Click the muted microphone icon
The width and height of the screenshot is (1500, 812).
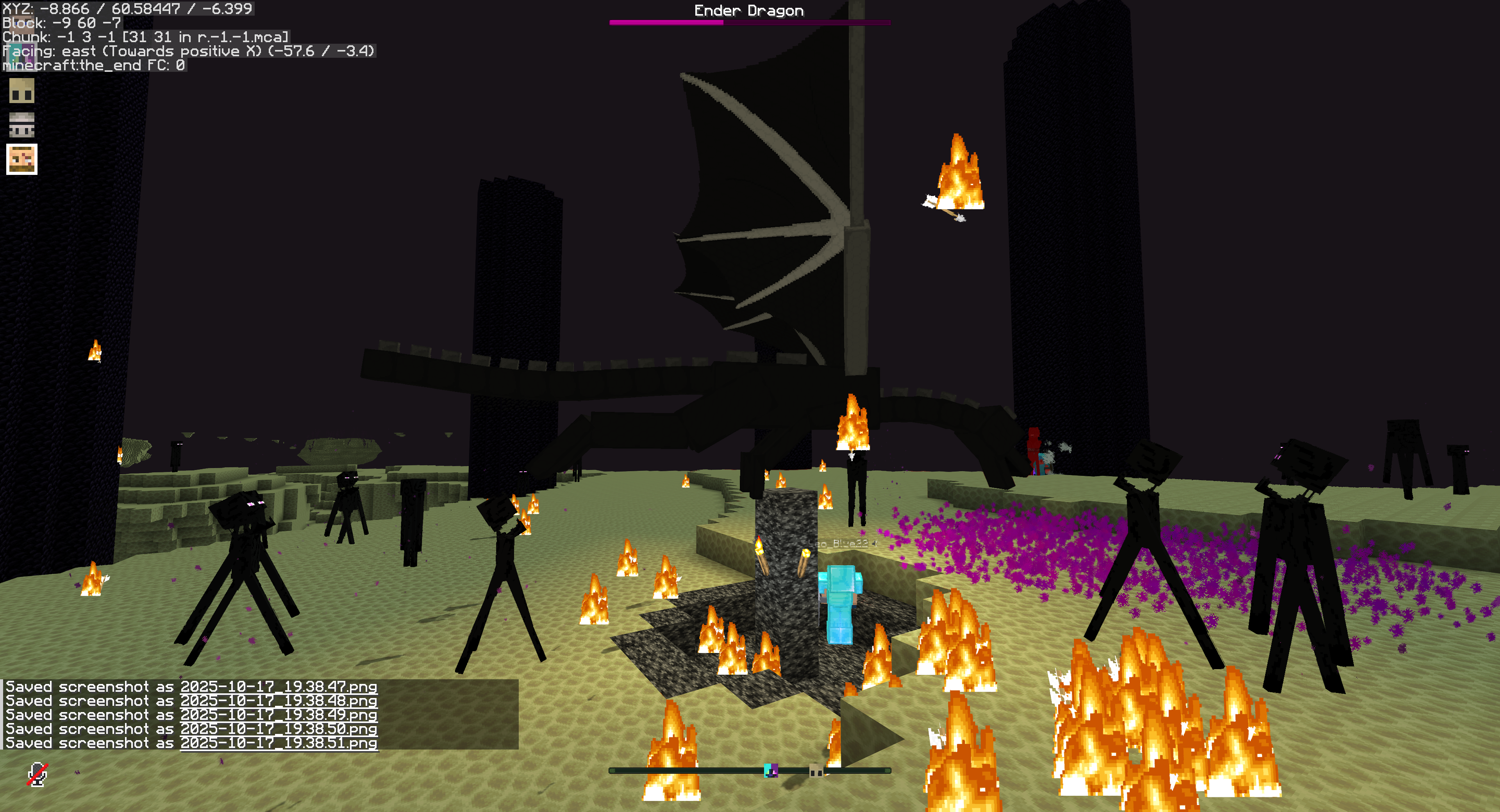(x=37, y=774)
